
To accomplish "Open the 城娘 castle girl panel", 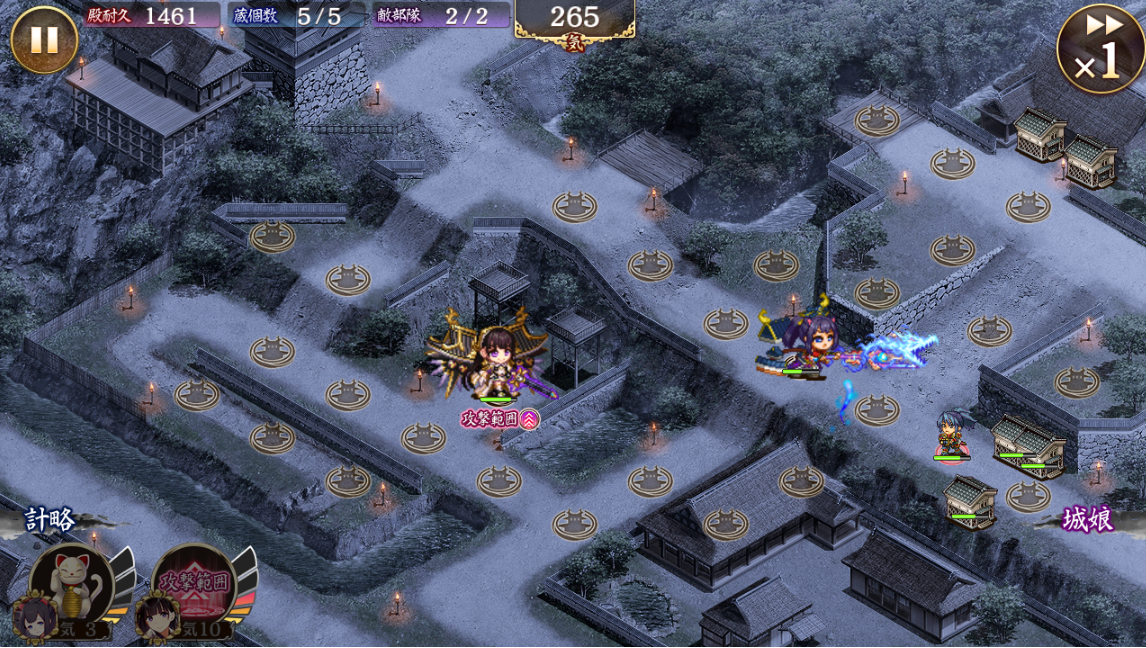I will click(x=1087, y=519).
